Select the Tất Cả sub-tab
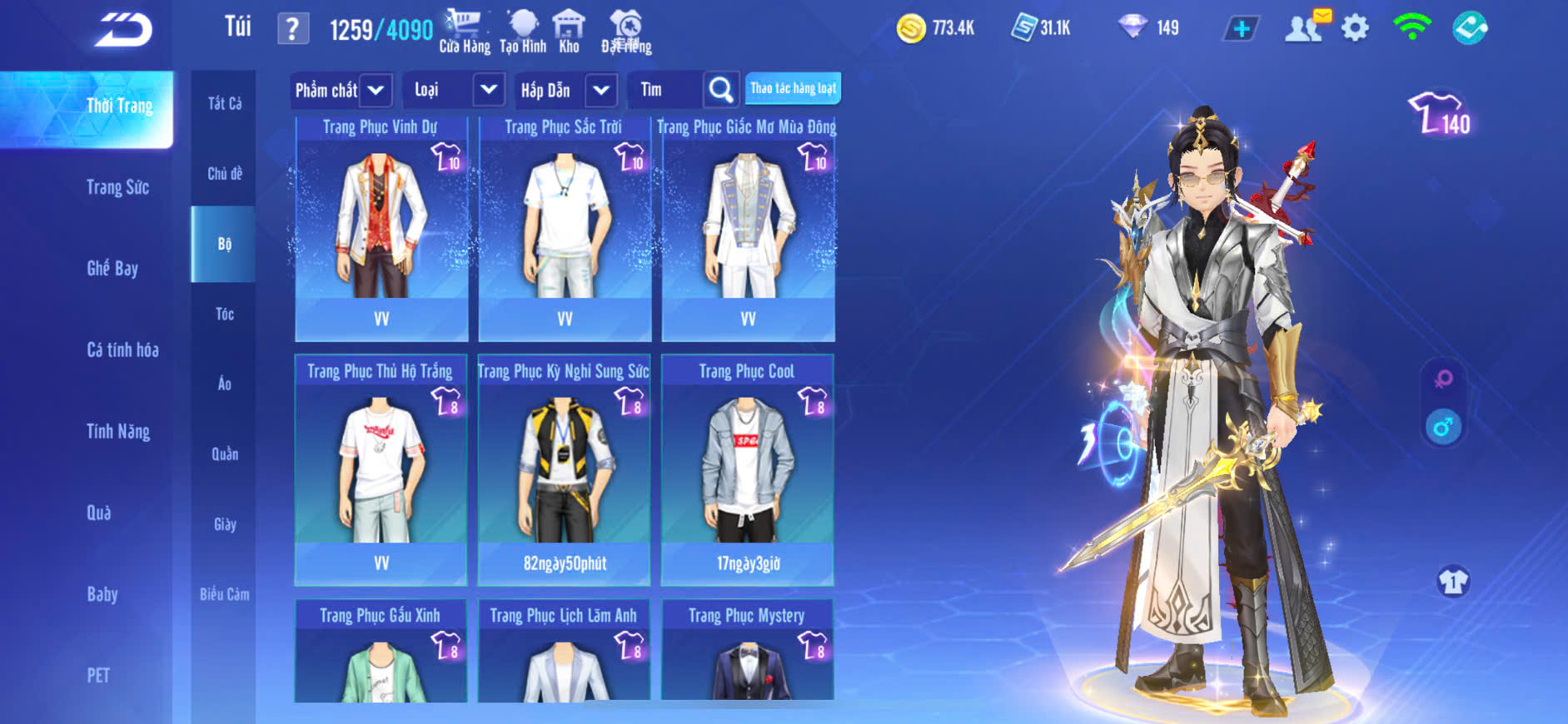Viewport: 1568px width, 724px height. click(x=224, y=103)
